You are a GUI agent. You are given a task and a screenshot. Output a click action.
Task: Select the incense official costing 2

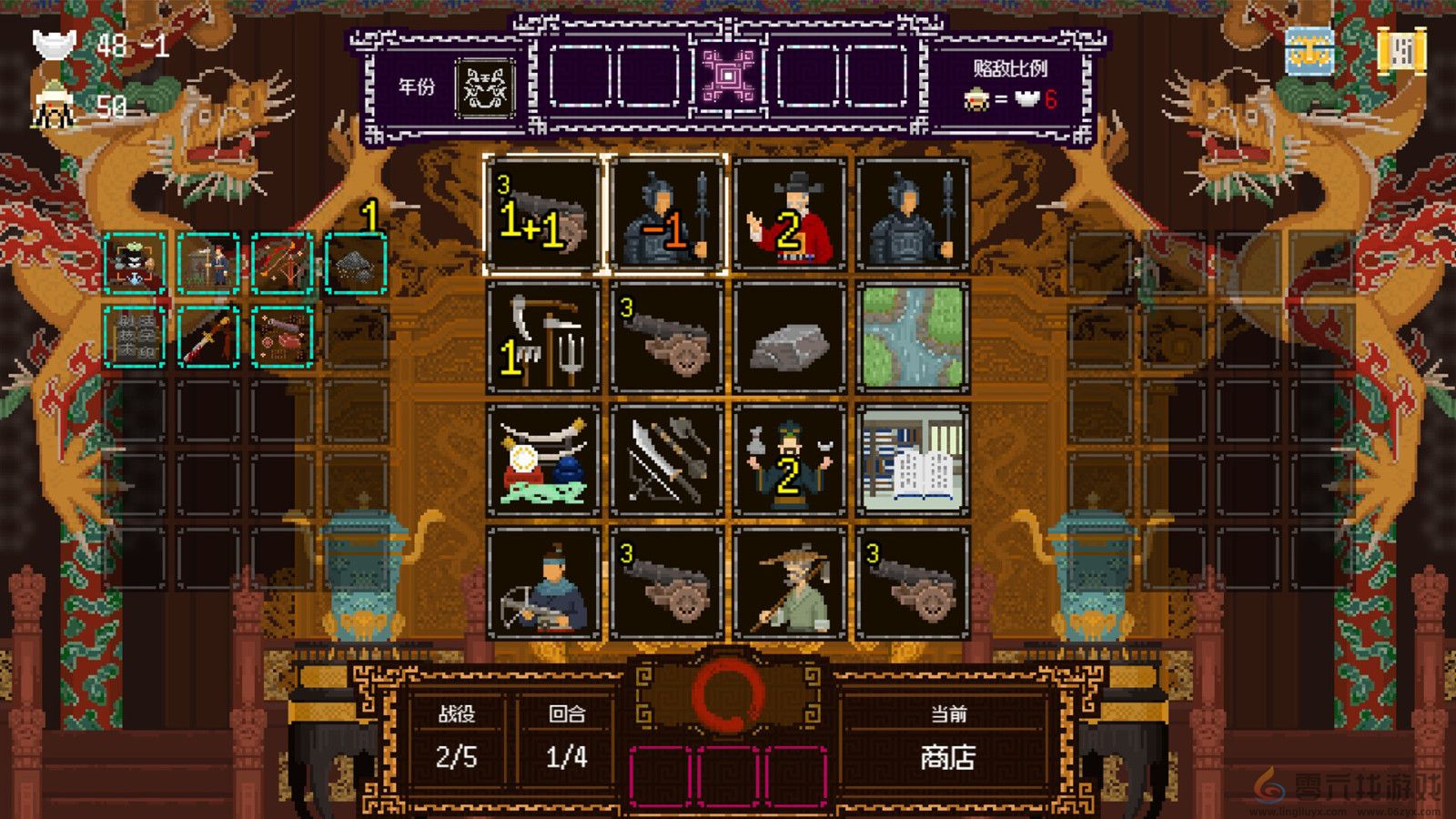pyautogui.click(x=787, y=464)
